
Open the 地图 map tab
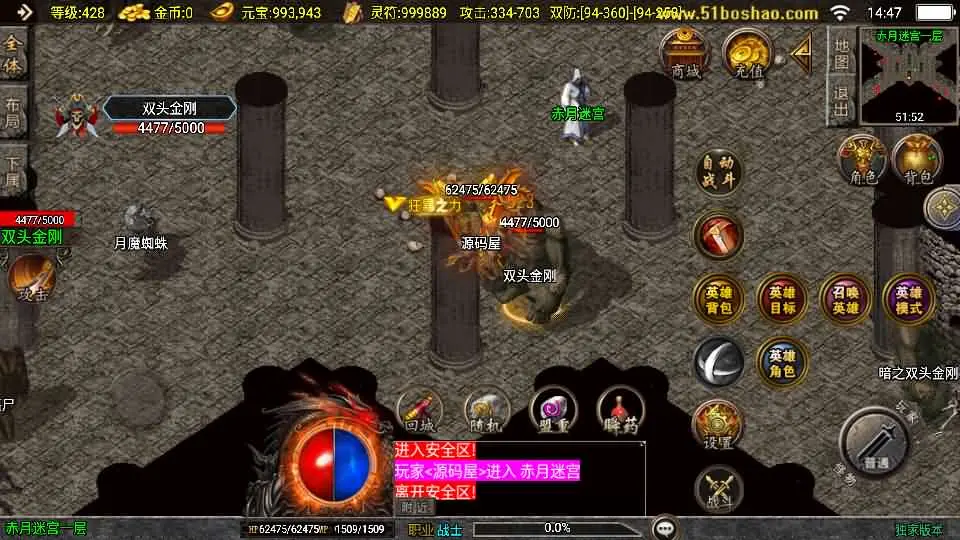coord(842,53)
